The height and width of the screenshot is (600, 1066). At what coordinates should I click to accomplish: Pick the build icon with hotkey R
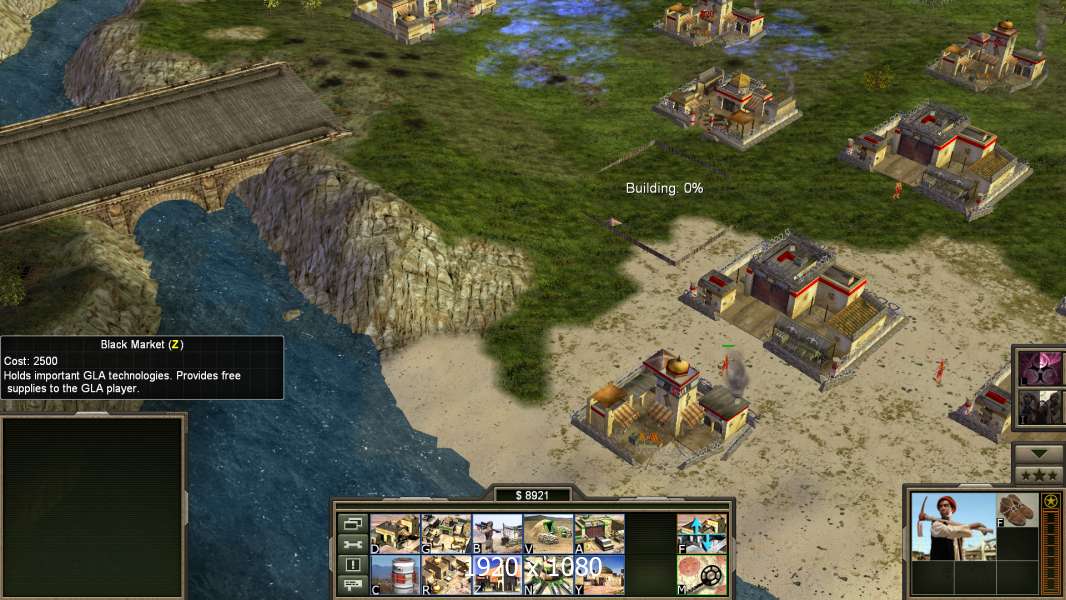(446, 574)
